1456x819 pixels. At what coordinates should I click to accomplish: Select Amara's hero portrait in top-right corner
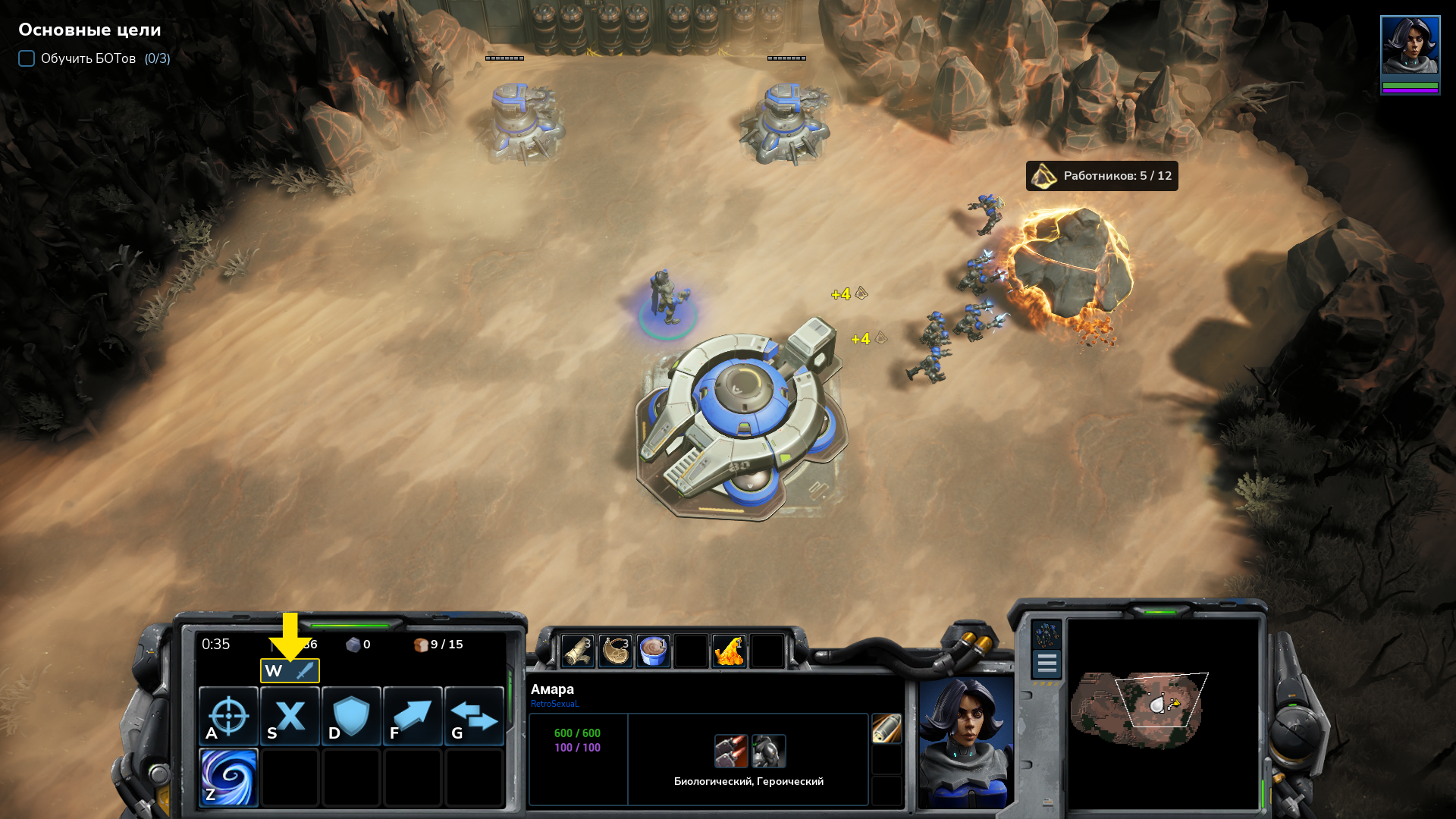coord(1410,45)
